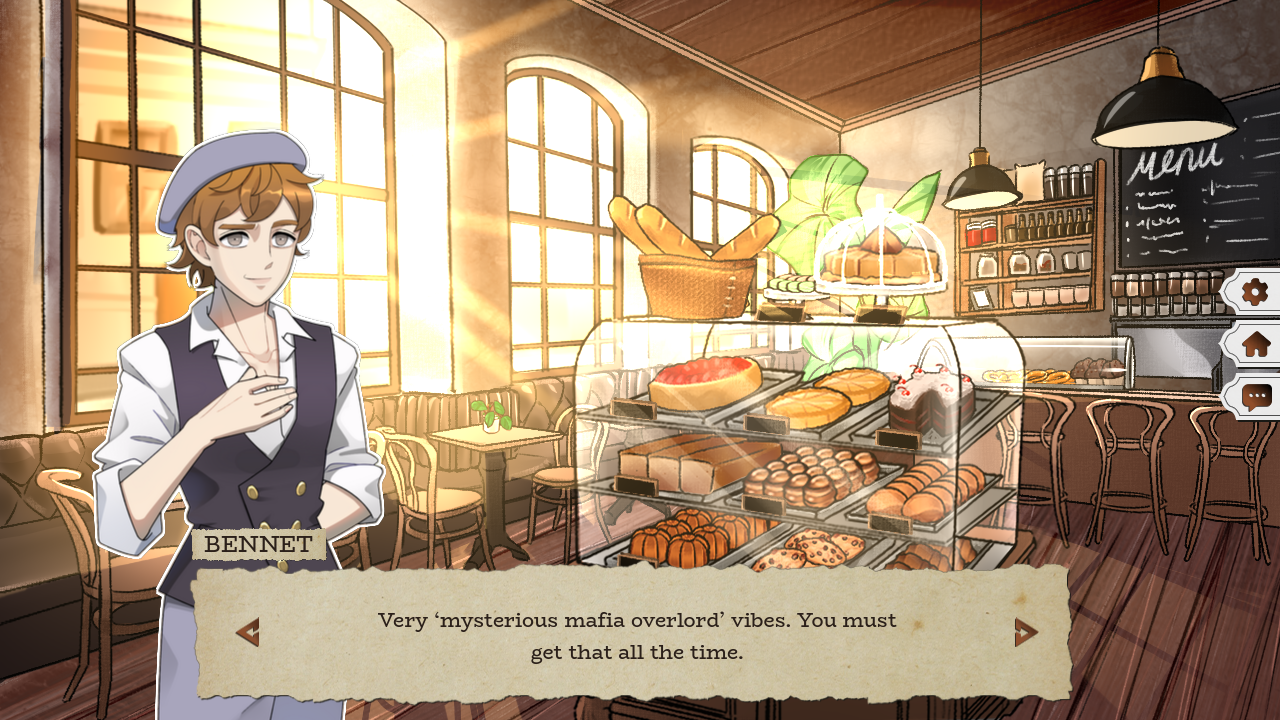Advance dialogue by clicking the text box
This screenshot has width=1280, height=720.
(x=640, y=633)
